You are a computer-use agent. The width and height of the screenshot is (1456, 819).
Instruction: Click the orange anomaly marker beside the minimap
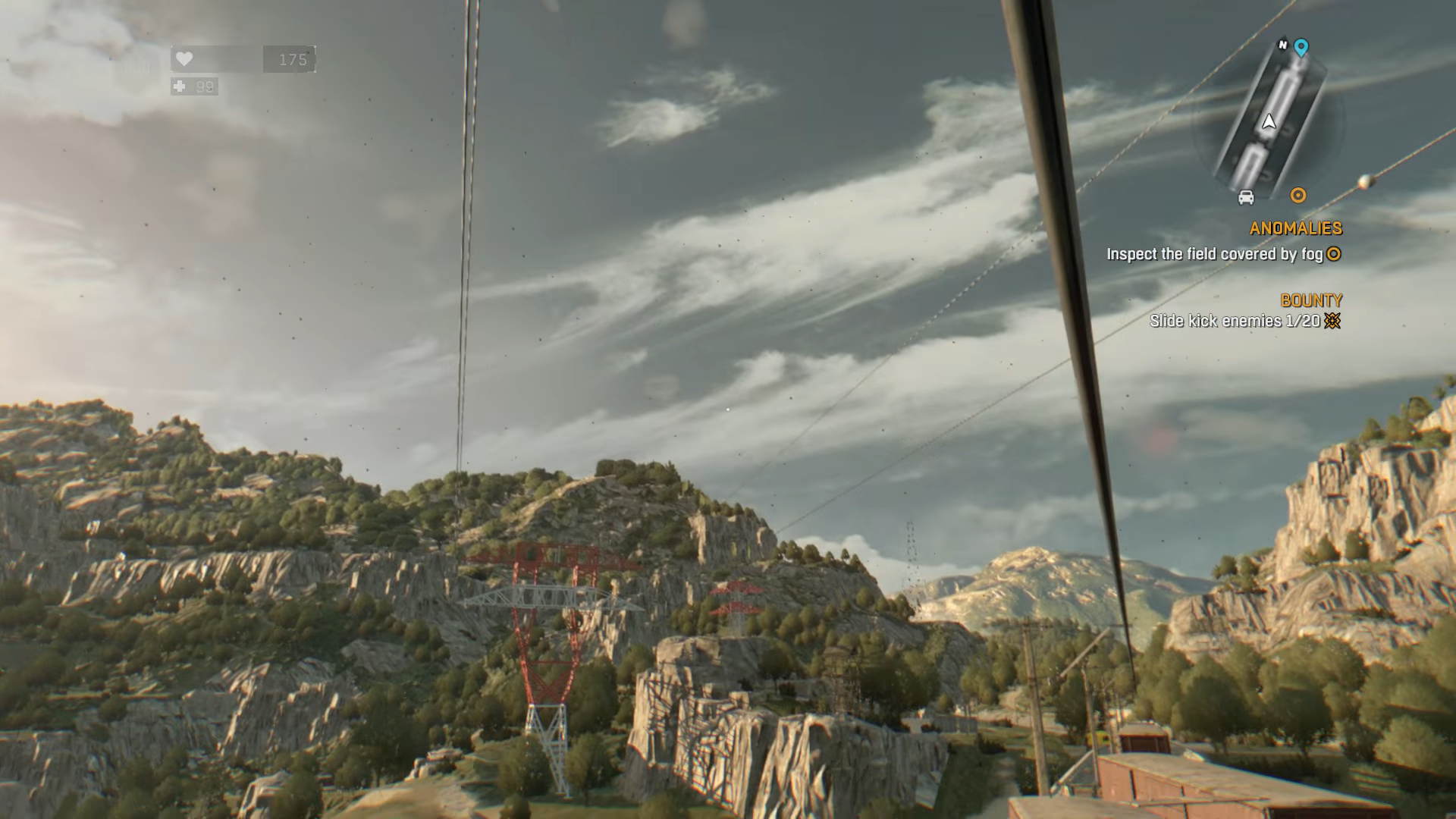point(1298,195)
